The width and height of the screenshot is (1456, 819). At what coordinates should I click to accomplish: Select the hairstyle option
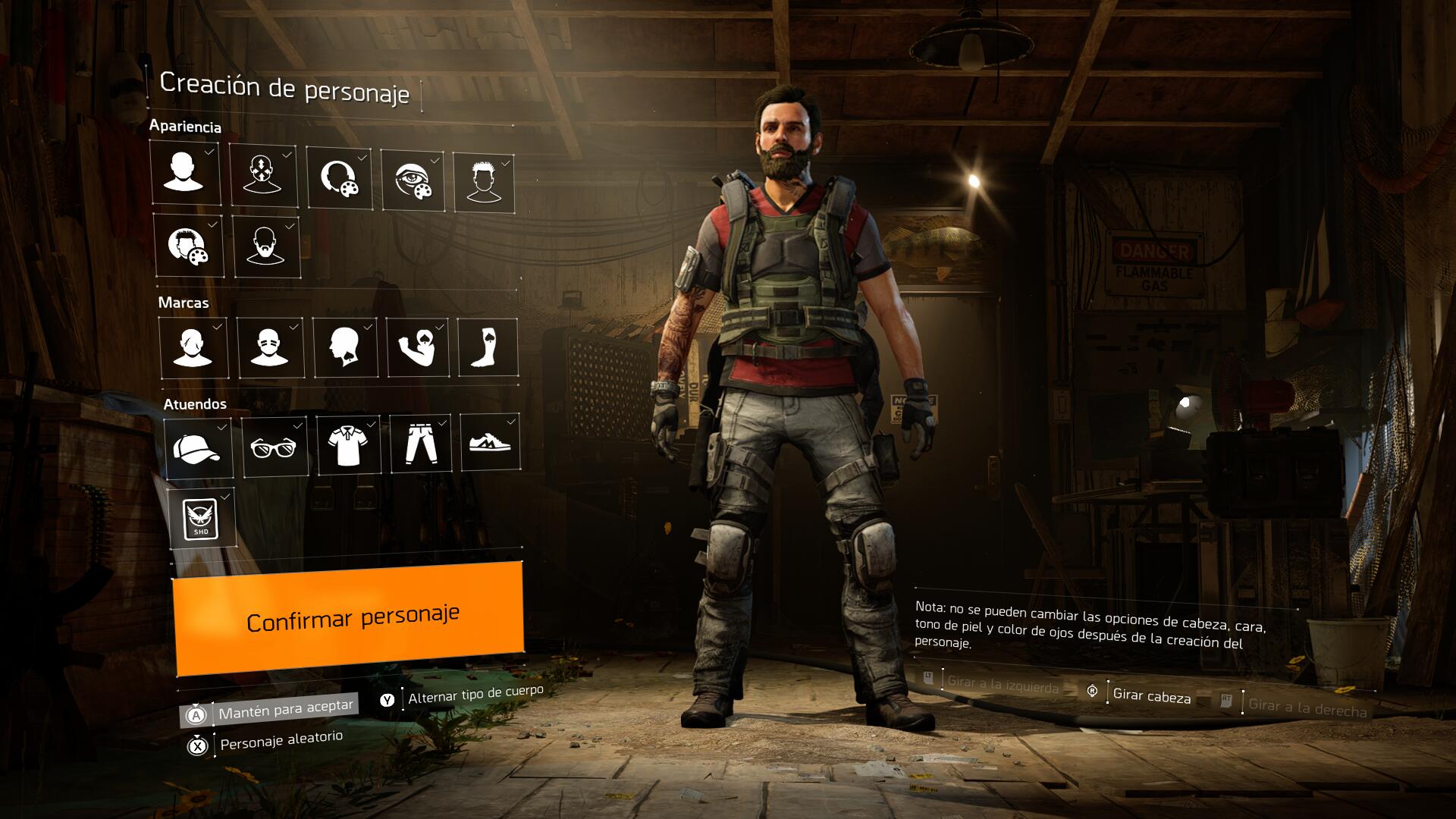[484, 183]
